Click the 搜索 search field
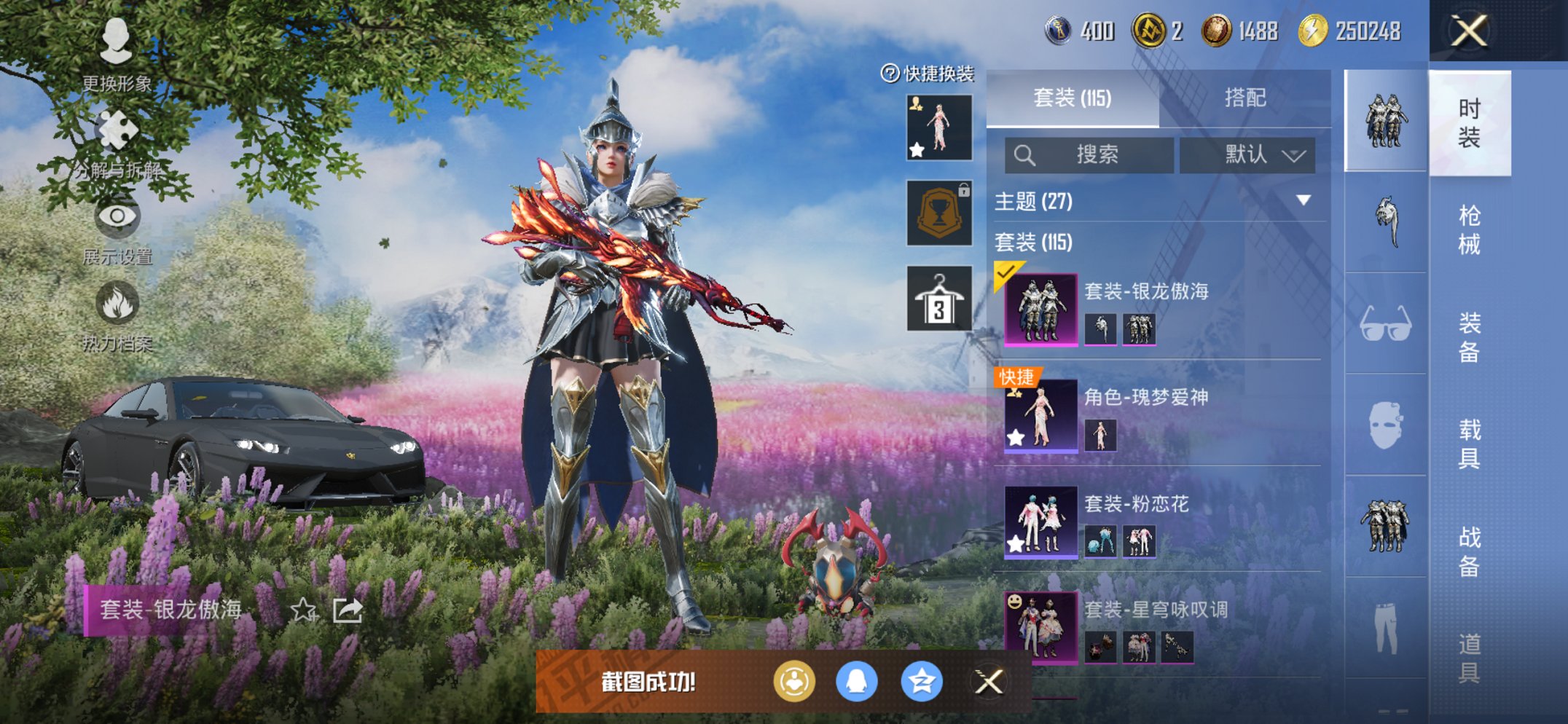1568x724 pixels. (1089, 154)
